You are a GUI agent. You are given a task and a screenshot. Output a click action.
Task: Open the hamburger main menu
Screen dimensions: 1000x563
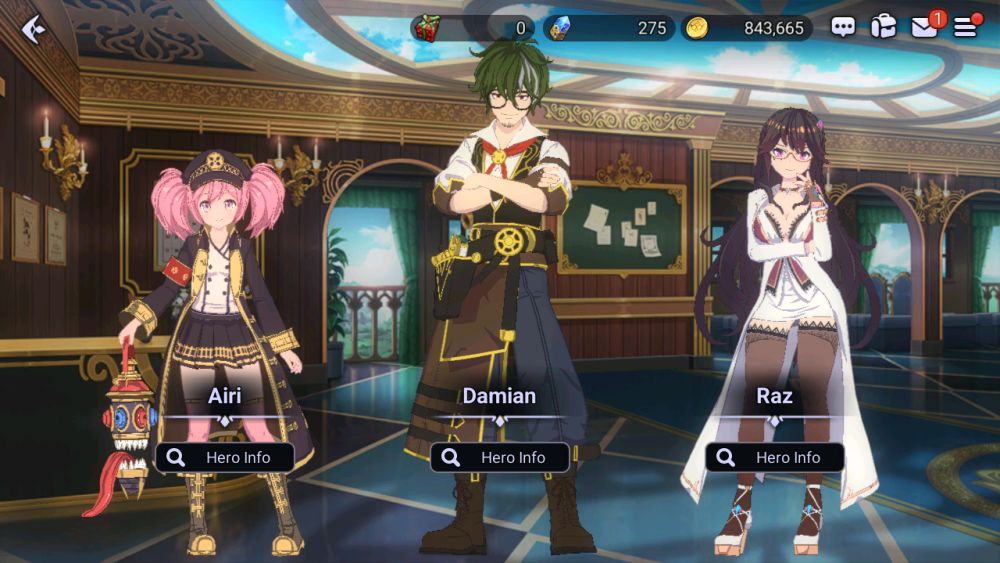(965, 28)
